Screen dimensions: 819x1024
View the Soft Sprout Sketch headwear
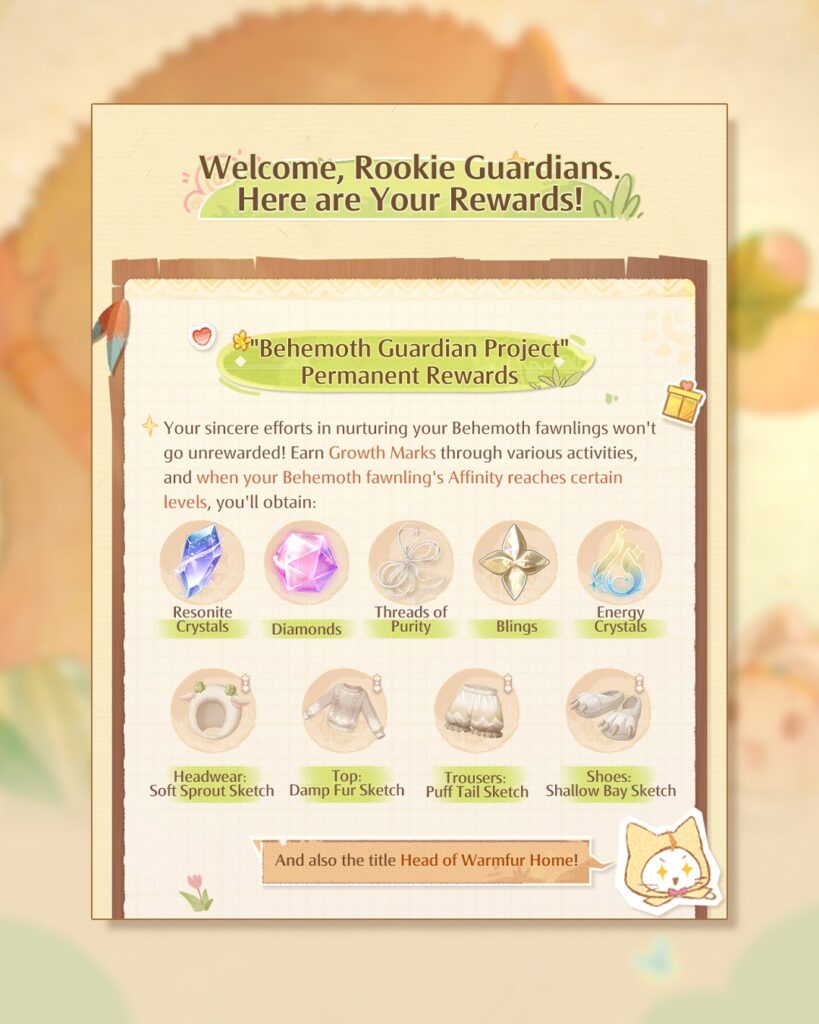point(212,711)
